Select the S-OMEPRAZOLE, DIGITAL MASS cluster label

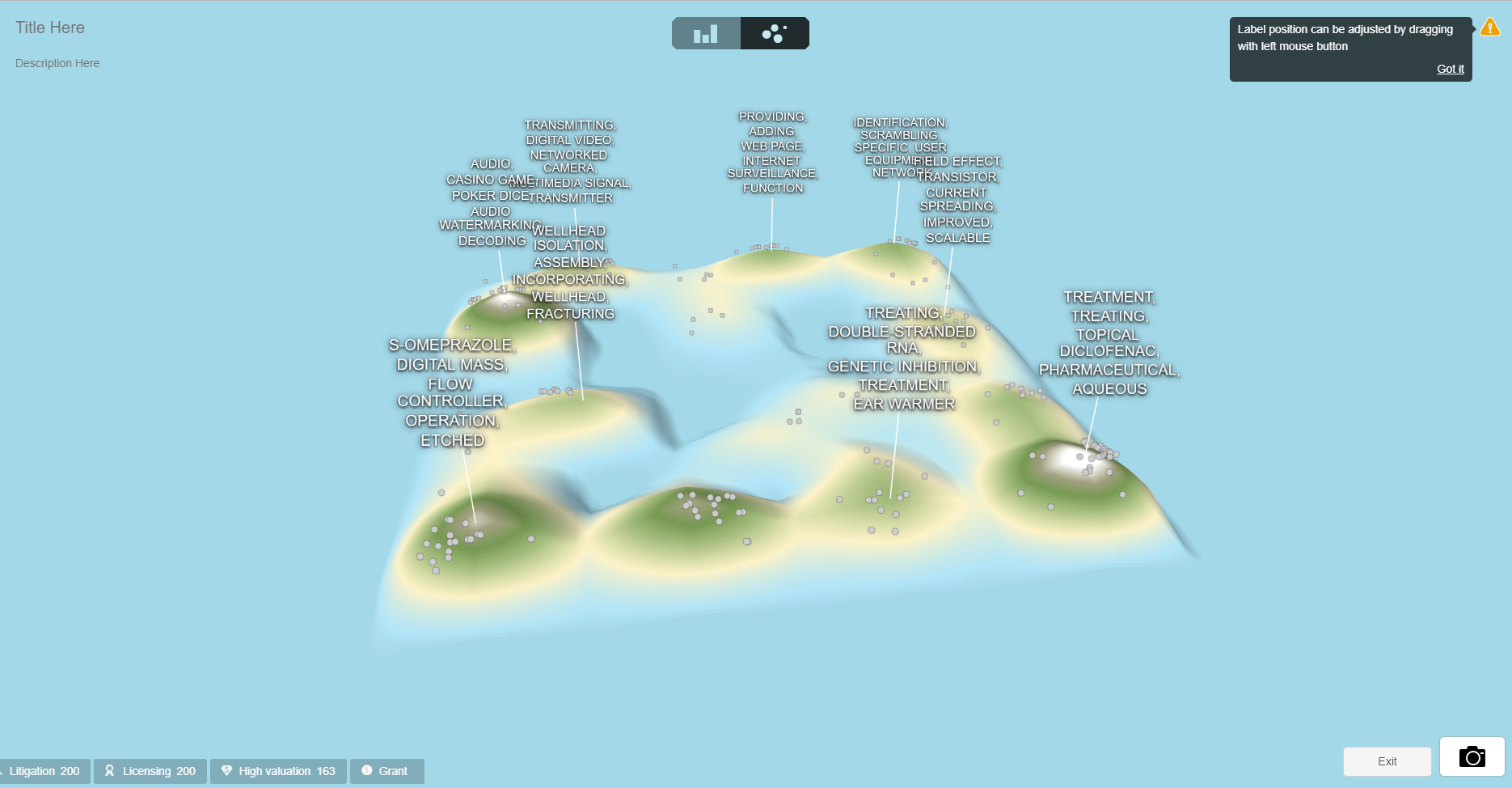(450, 392)
